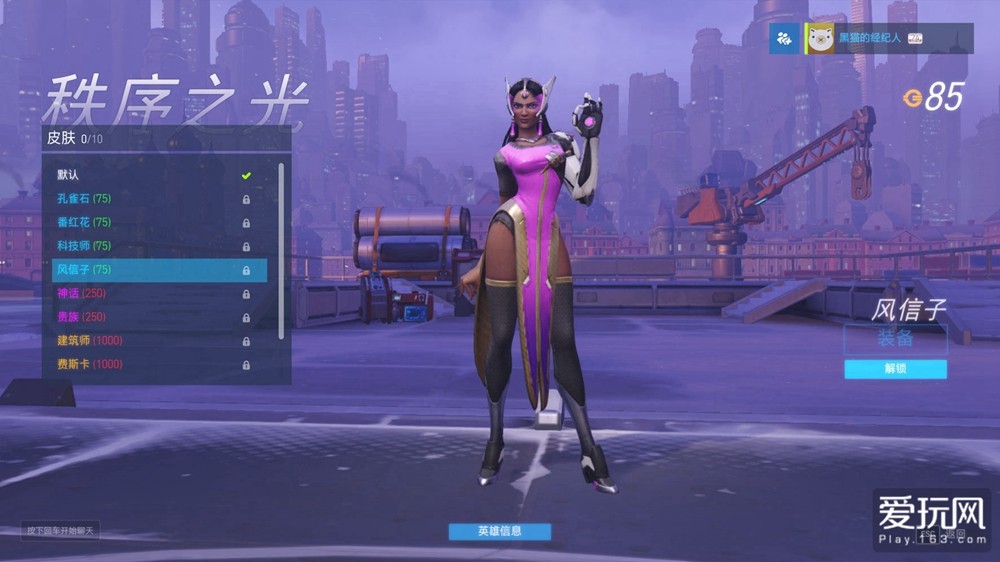Select the 神话 skin (250)
Screen dimensions: 1000x562
[150, 293]
